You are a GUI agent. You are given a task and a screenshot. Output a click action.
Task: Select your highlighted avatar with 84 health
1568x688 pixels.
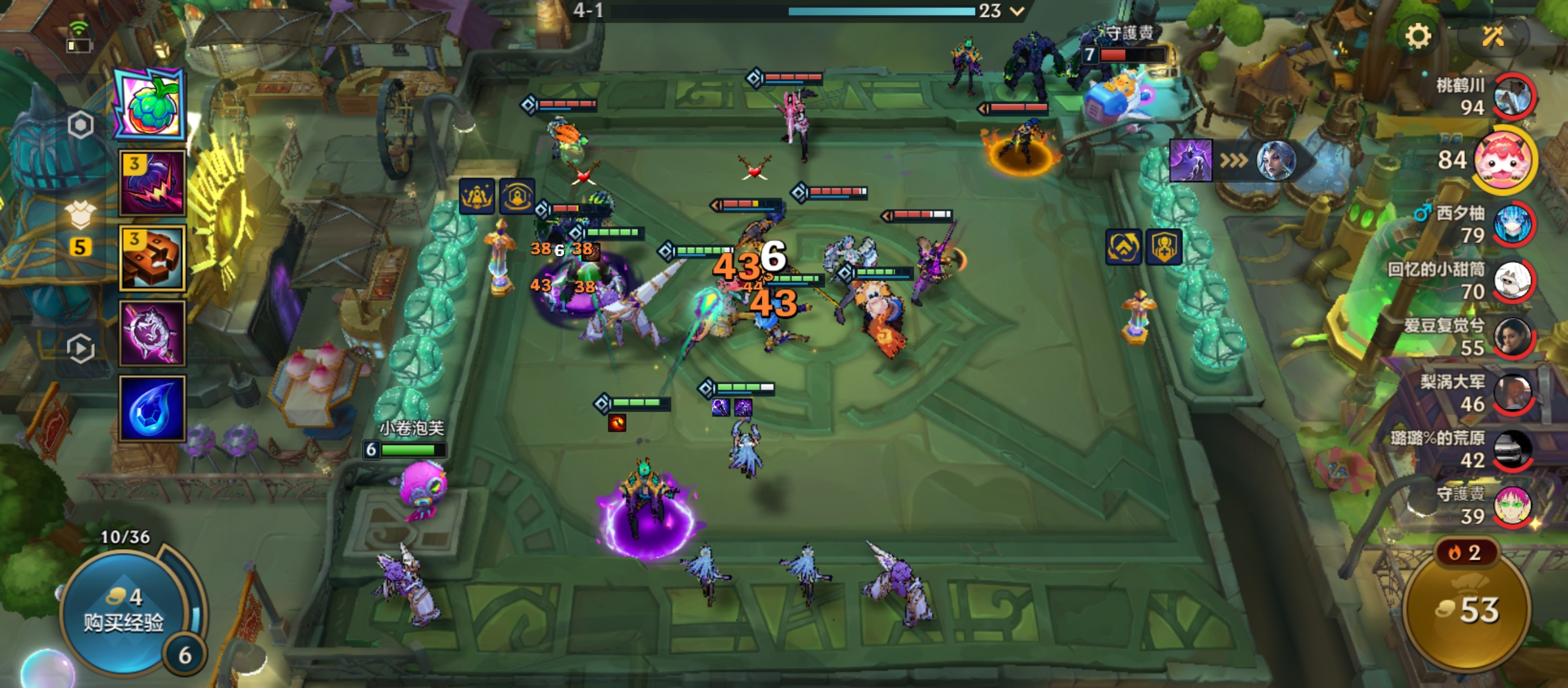pyautogui.click(x=1503, y=161)
